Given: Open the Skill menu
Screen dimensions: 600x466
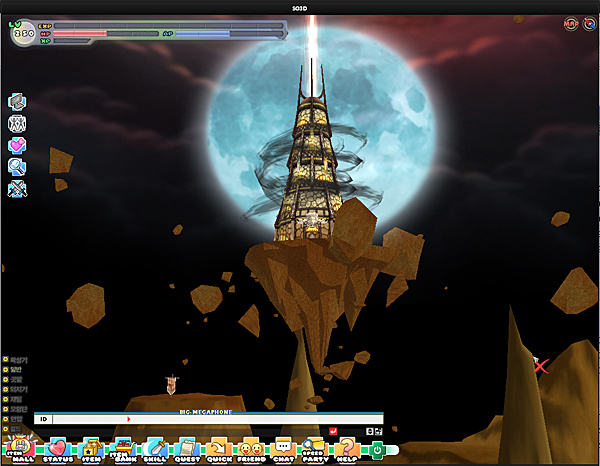Looking at the screenshot, I should (155, 449).
